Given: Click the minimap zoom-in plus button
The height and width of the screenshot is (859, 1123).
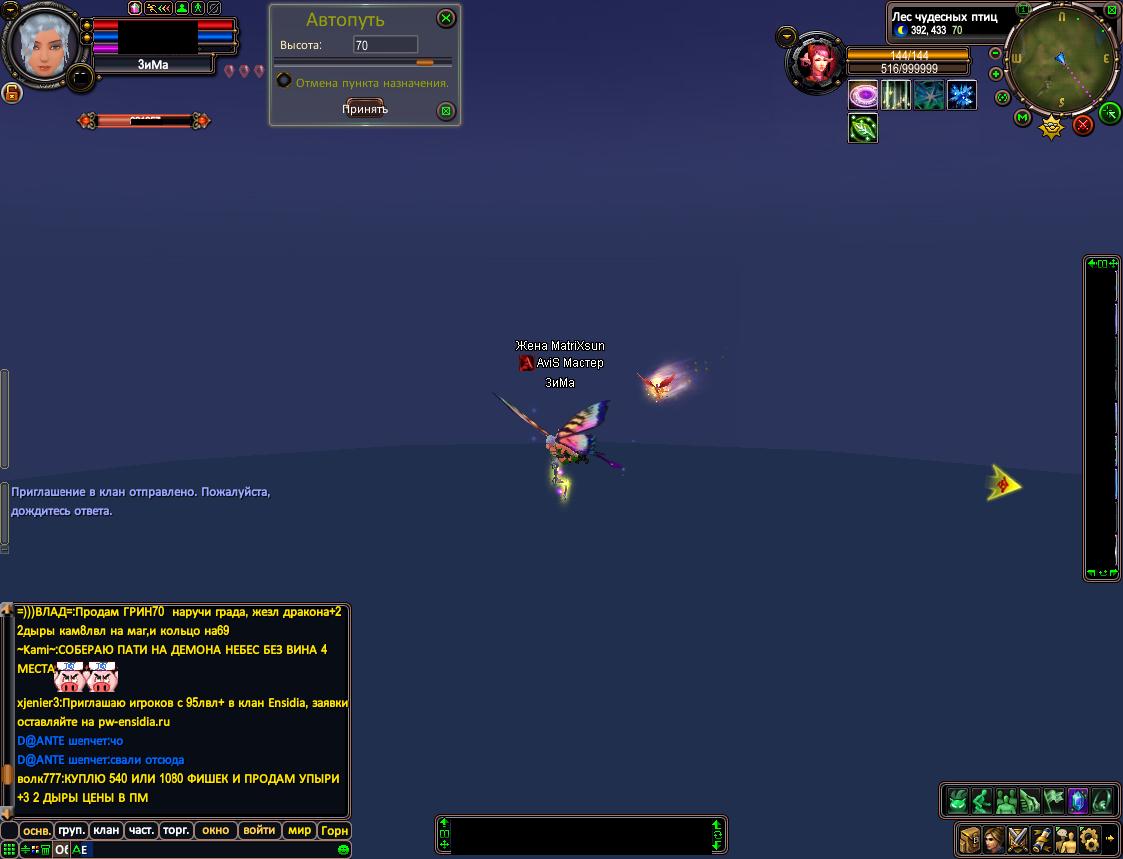Looking at the screenshot, I should 996,74.
